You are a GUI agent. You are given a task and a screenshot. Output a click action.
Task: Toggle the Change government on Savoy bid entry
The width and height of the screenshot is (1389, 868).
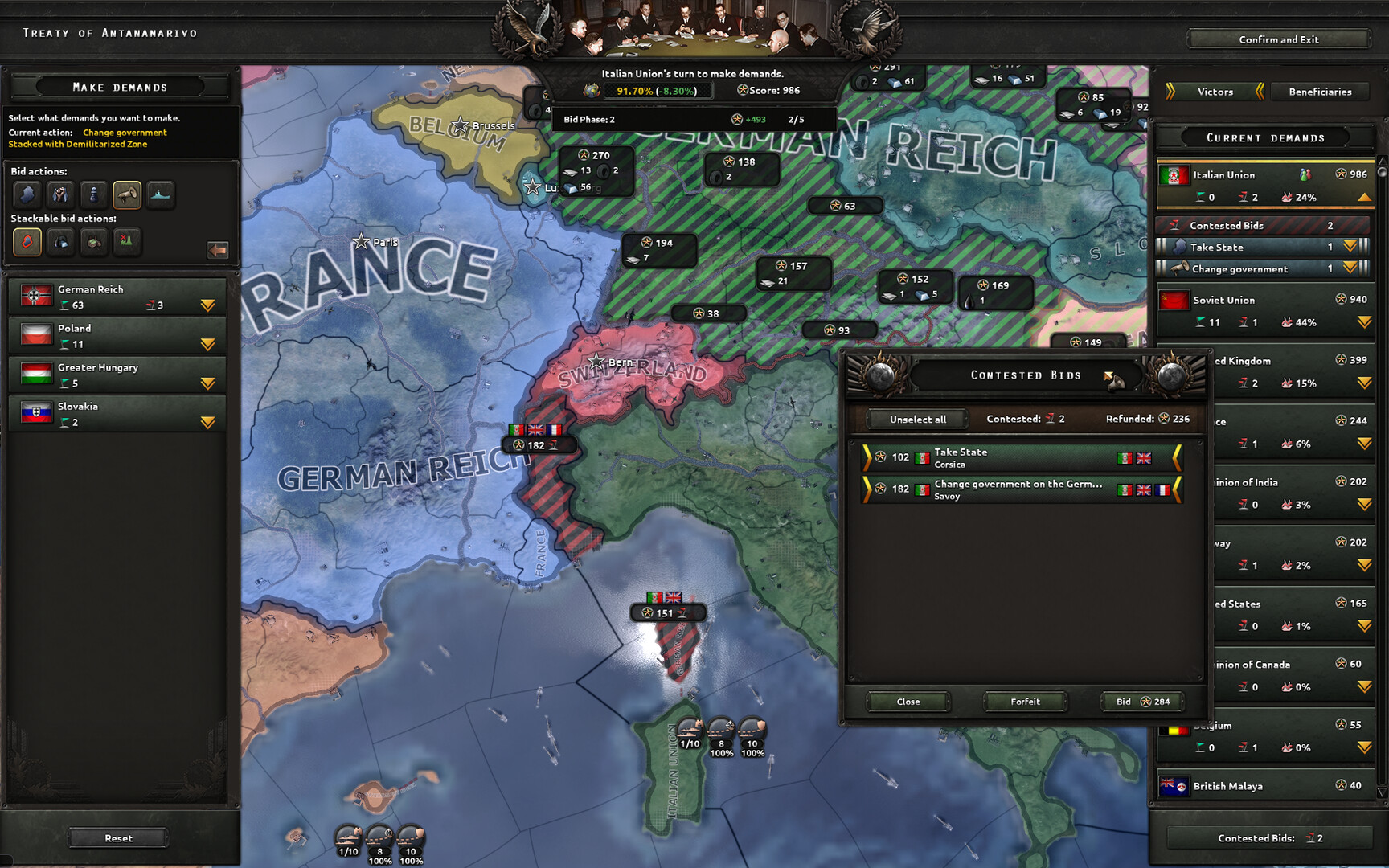1021,489
